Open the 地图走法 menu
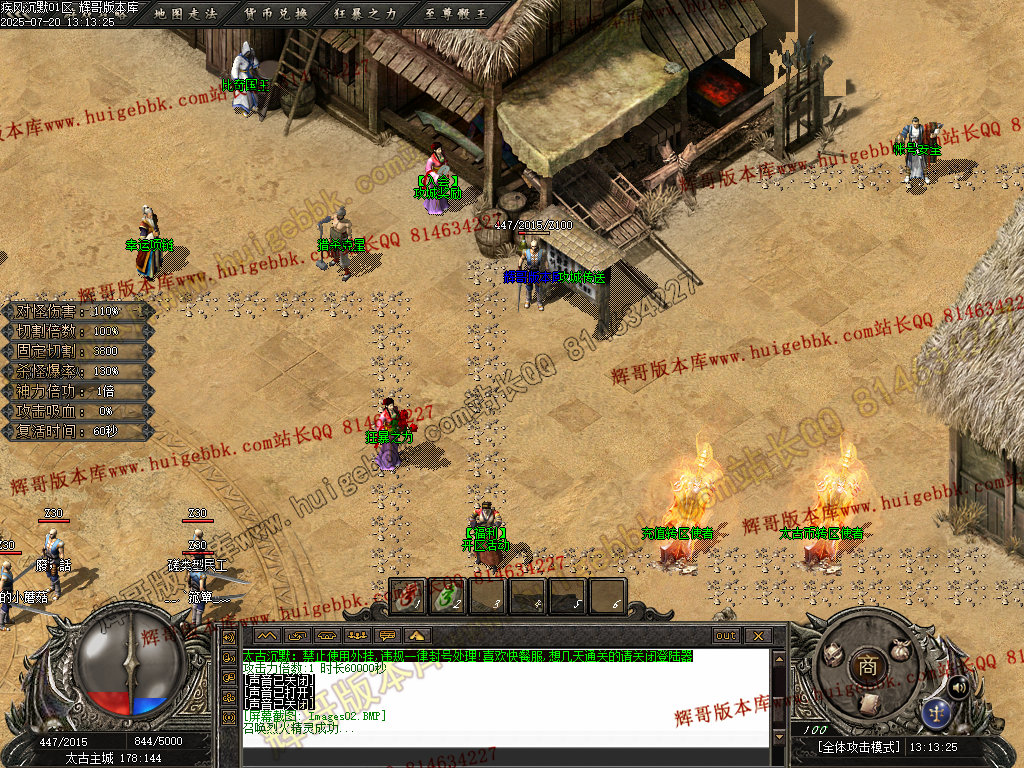The image size is (1024, 768). [x=187, y=13]
